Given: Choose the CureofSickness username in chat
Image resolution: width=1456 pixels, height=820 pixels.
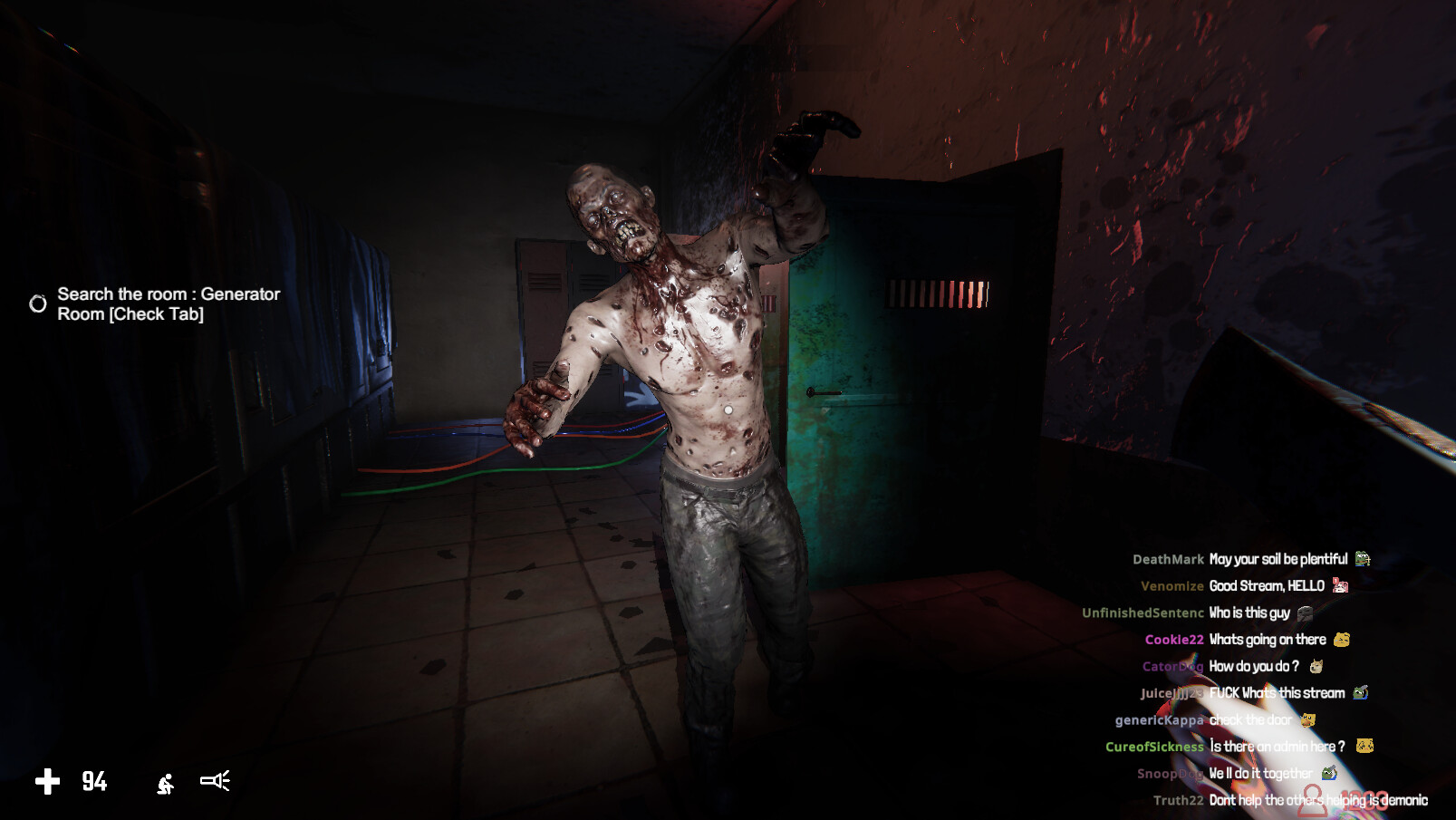Looking at the screenshot, I should (1153, 747).
